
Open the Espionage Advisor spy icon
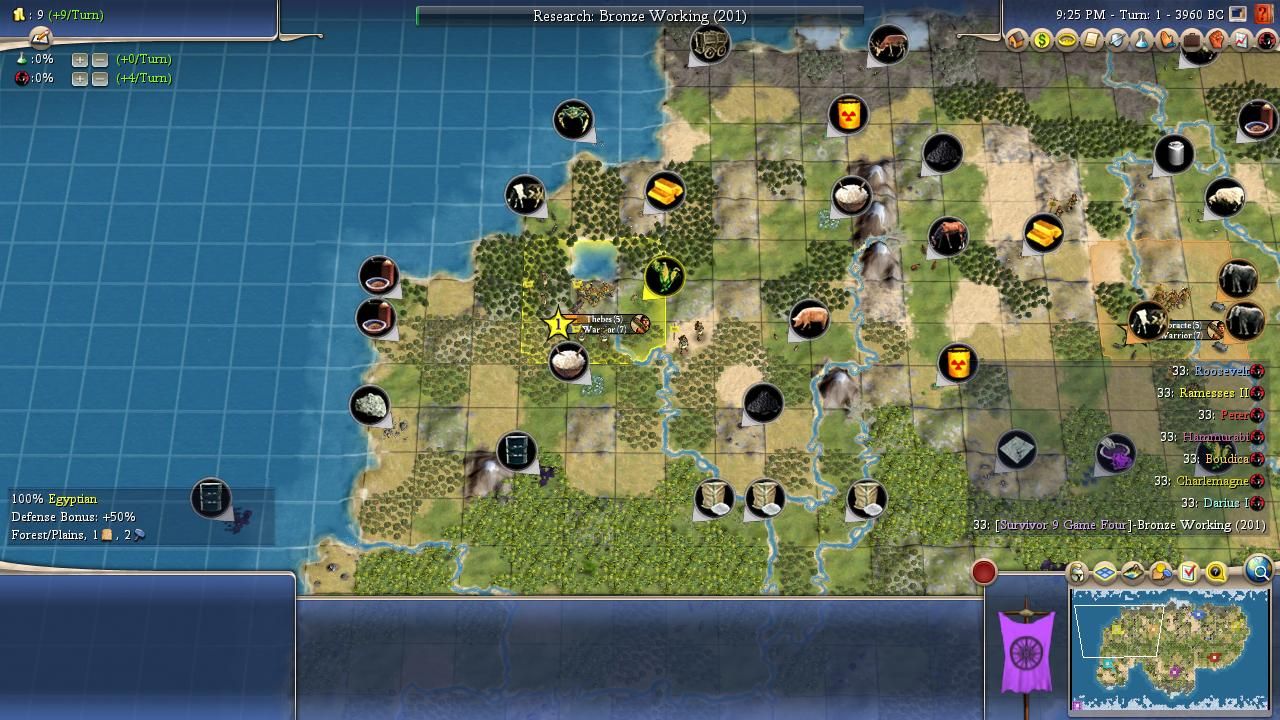(x=1267, y=41)
